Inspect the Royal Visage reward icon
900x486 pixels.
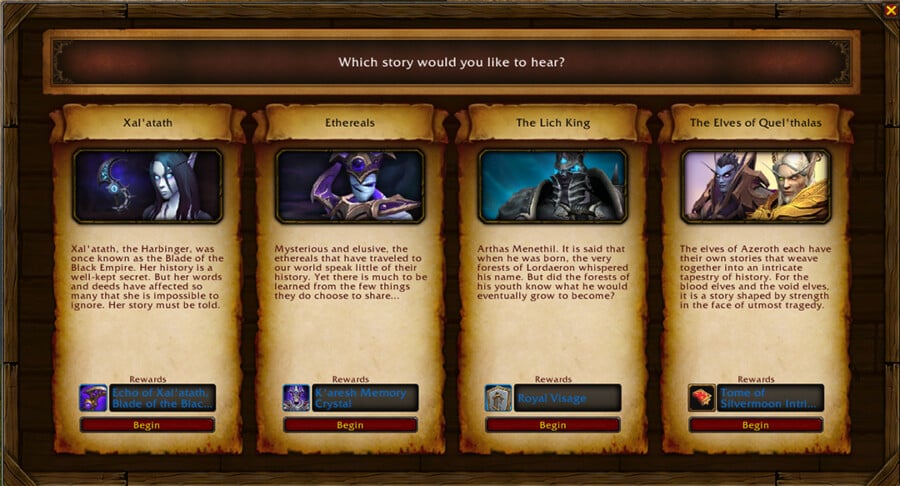[499, 398]
